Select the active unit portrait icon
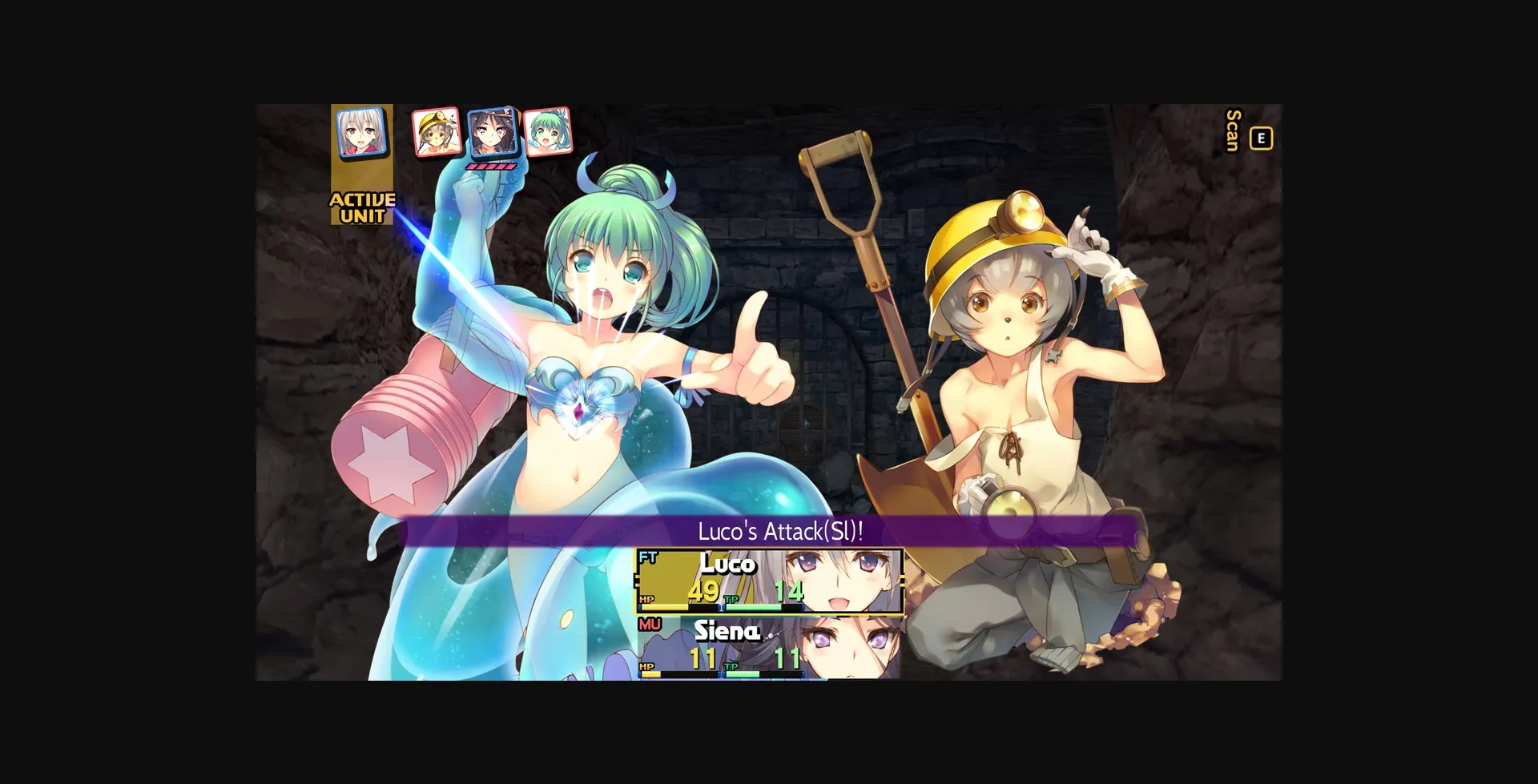Viewport: 1538px width, 784px height. coord(363,132)
